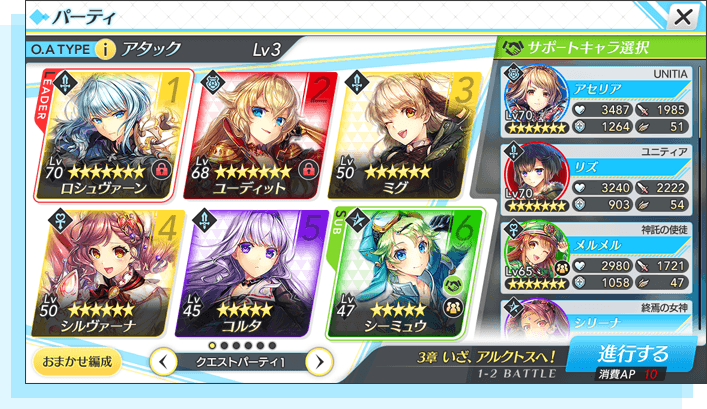Image resolution: width=707 pixels, height=409 pixels.
Task: Close the party window with X
Action: [683, 17]
